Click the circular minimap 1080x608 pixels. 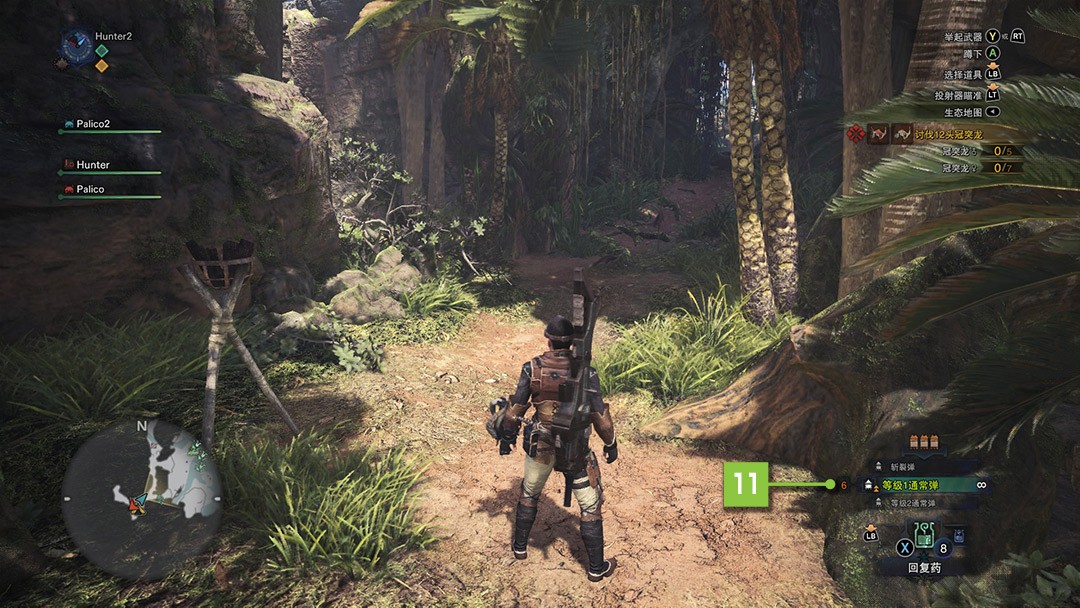click(142, 498)
